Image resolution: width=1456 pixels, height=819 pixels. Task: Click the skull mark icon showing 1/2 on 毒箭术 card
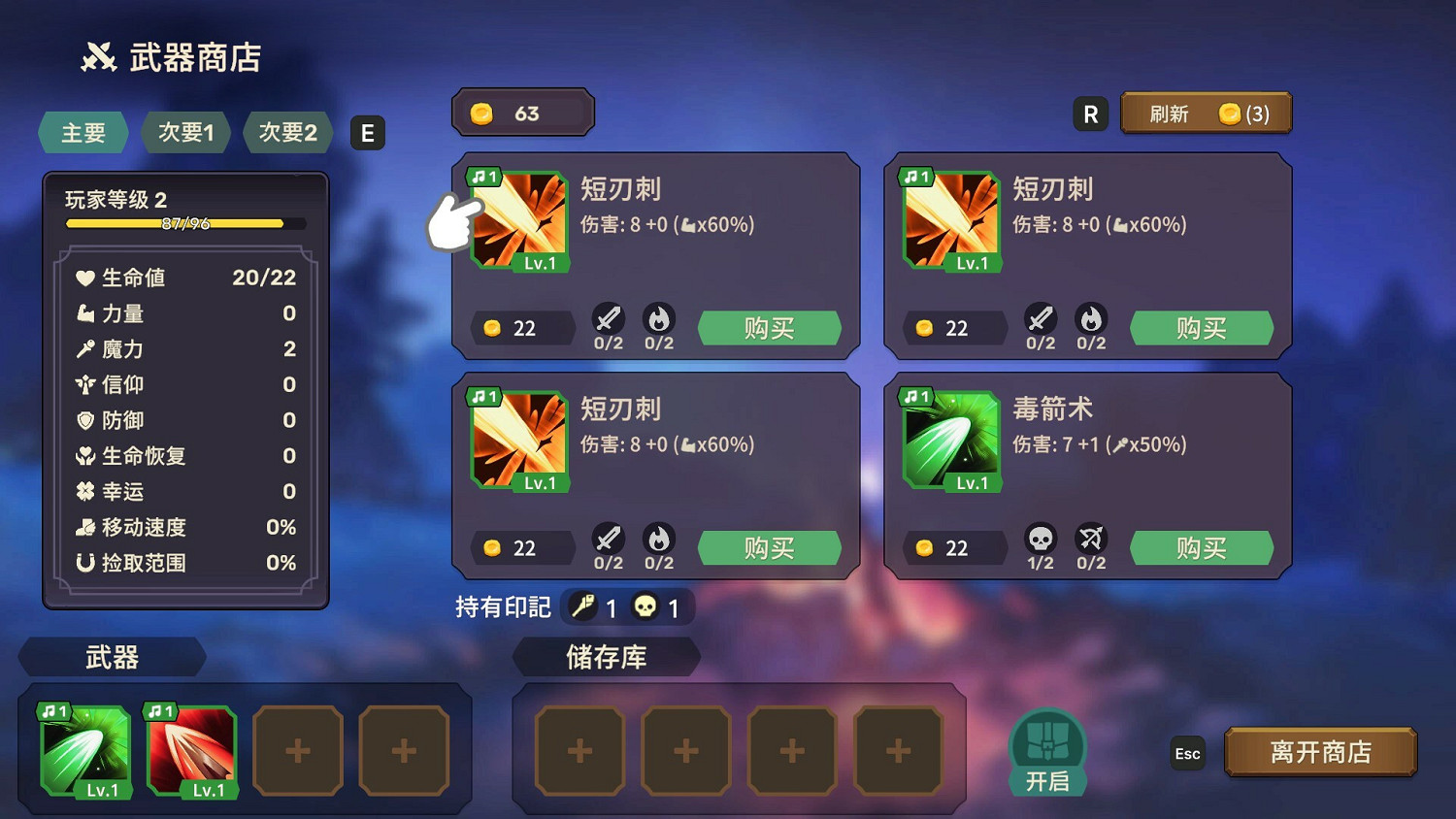pos(1041,541)
